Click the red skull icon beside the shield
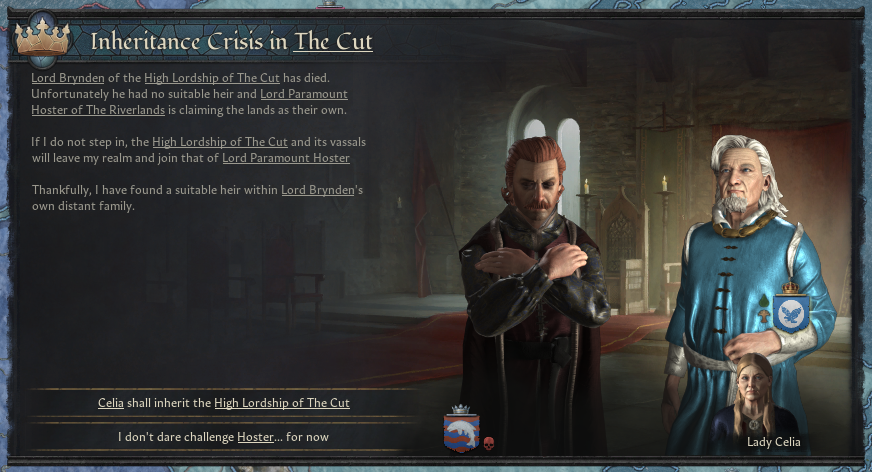Screen dimensions: 872x472 point(489,443)
